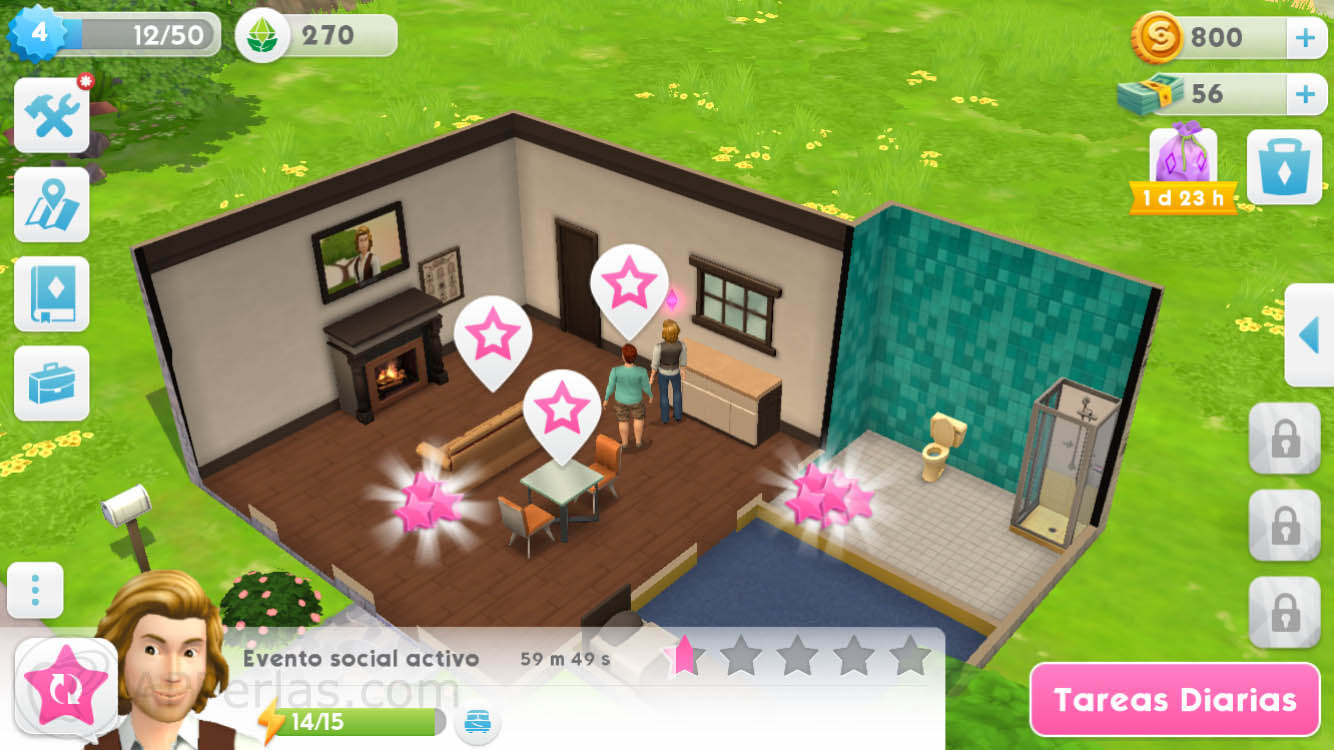Image resolution: width=1334 pixels, height=750 pixels.
Task: Open the build mode hammer and wrench
Action: 51,116
